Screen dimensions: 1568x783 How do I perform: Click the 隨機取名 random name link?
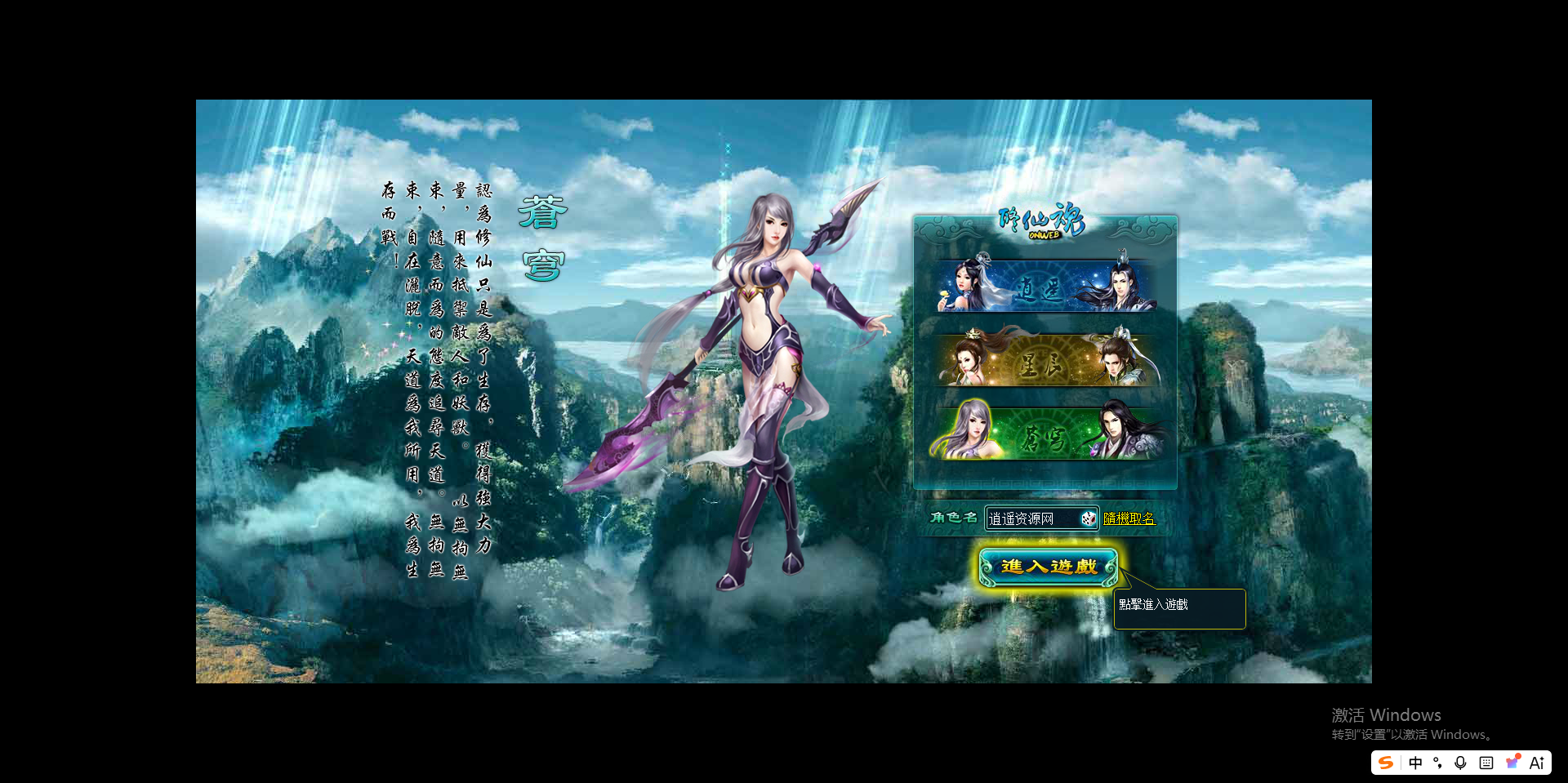[x=1130, y=518]
